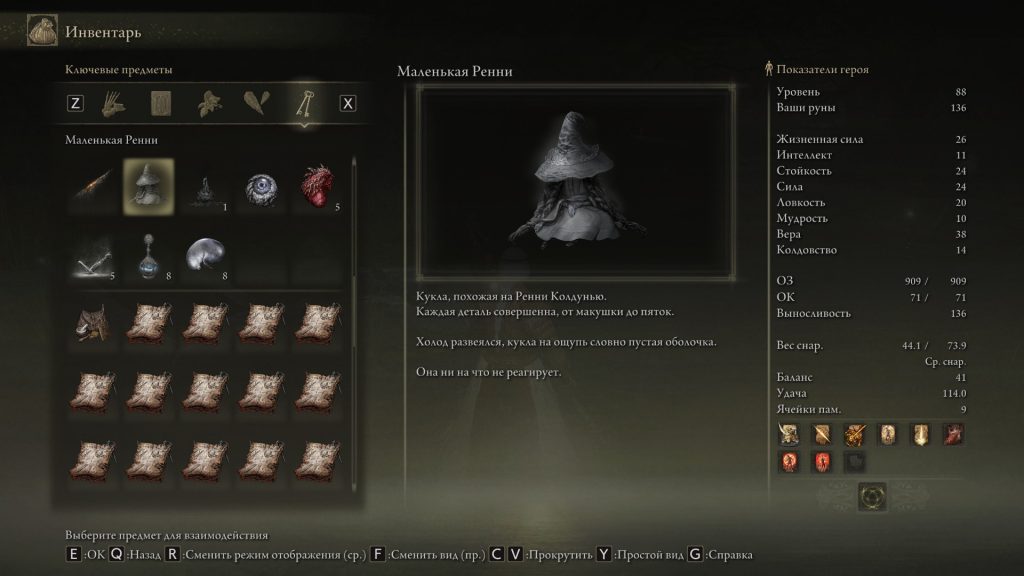The image size is (1024, 576).
Task: Open the hand-shaped tools category tab
Action: click(x=117, y=103)
